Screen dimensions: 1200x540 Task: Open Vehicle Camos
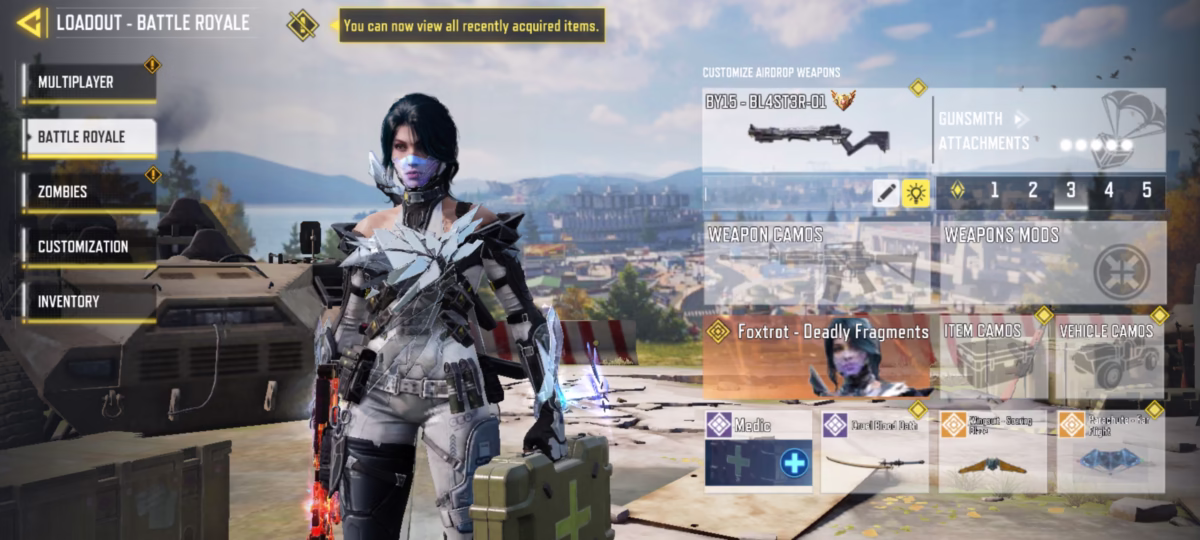pos(1111,358)
